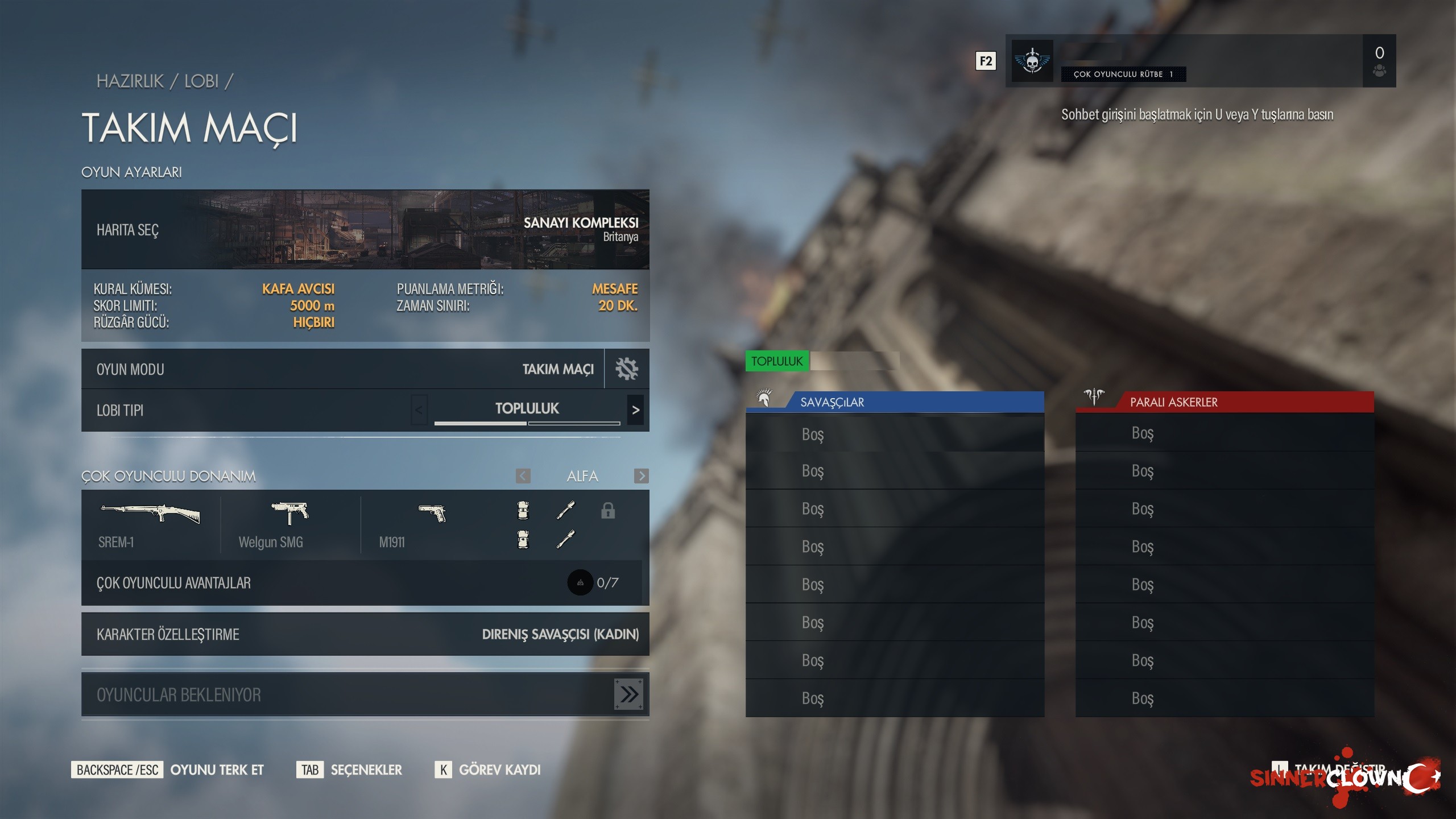This screenshot has height=819, width=1456.
Task: Cycle to the next loadout after Alfa
Action: pyautogui.click(x=641, y=476)
